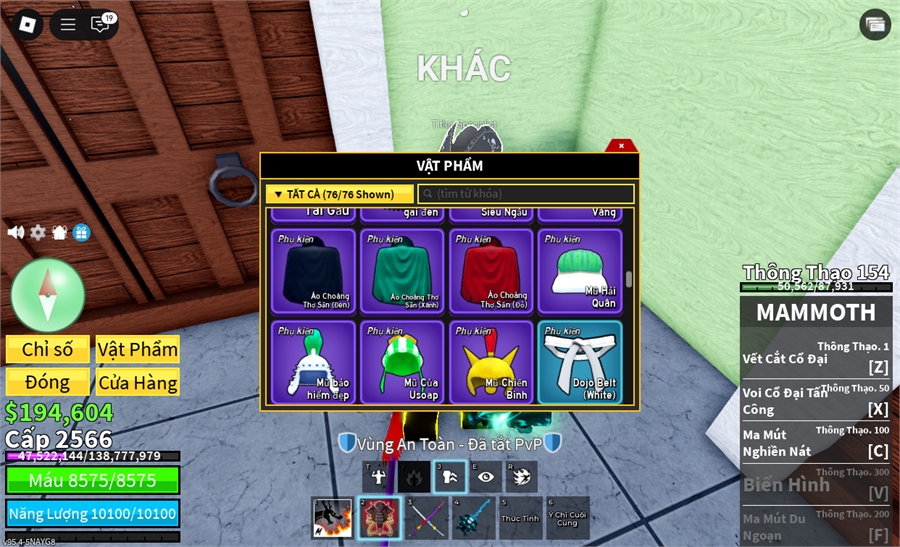This screenshot has width=900, height=547.
Task: Click the Vật Phẩm button
Action: point(138,349)
